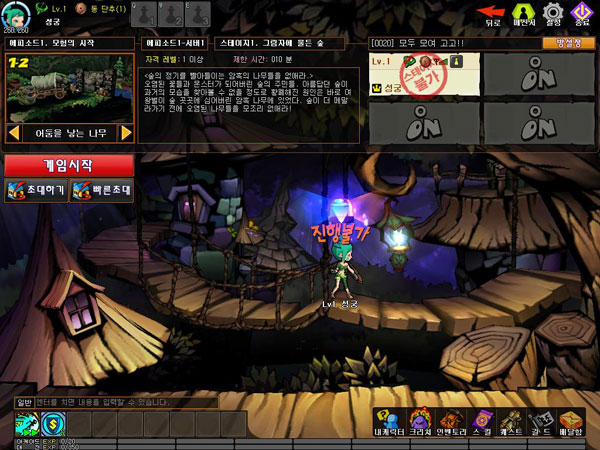Select the Lv.1 player slot in room
600x450 pixels.
[x=424, y=76]
